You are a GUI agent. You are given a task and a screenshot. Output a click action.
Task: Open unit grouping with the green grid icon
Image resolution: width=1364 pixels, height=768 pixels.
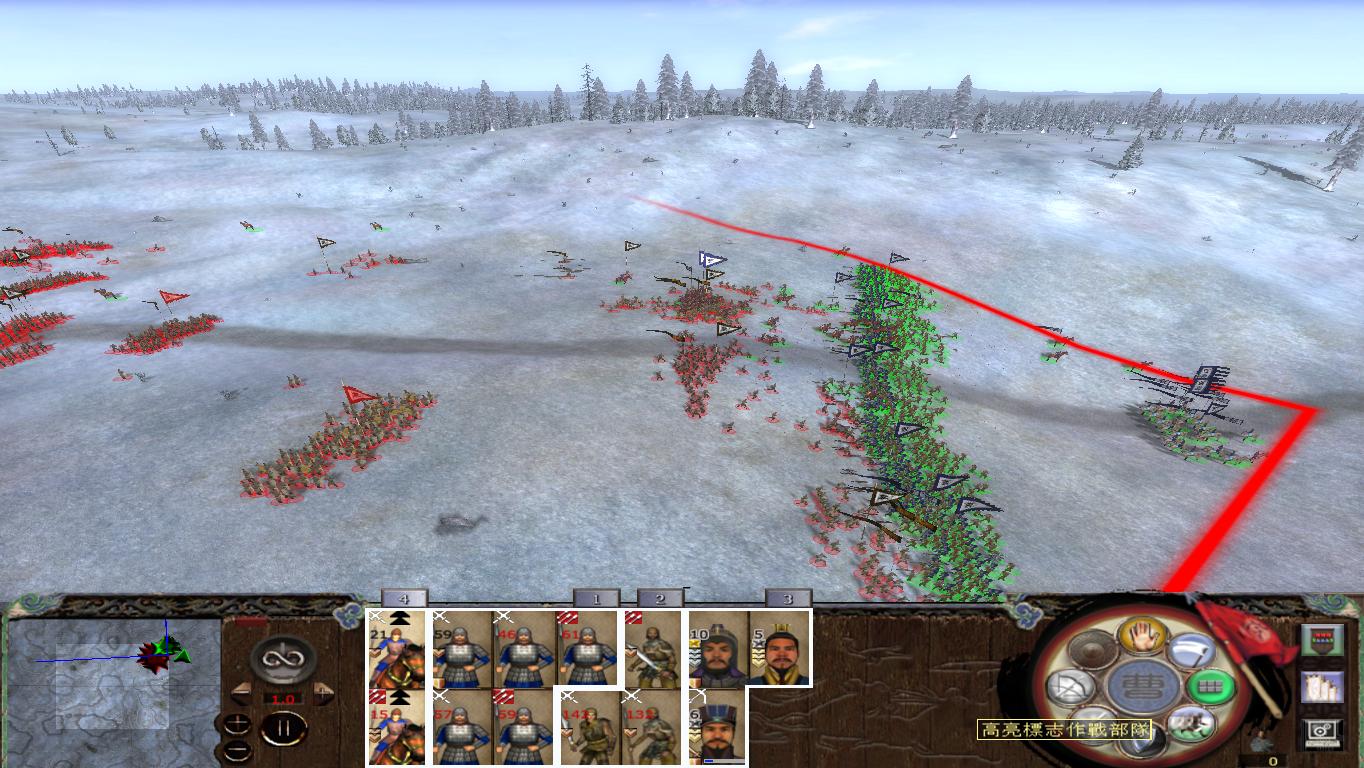coord(1210,687)
